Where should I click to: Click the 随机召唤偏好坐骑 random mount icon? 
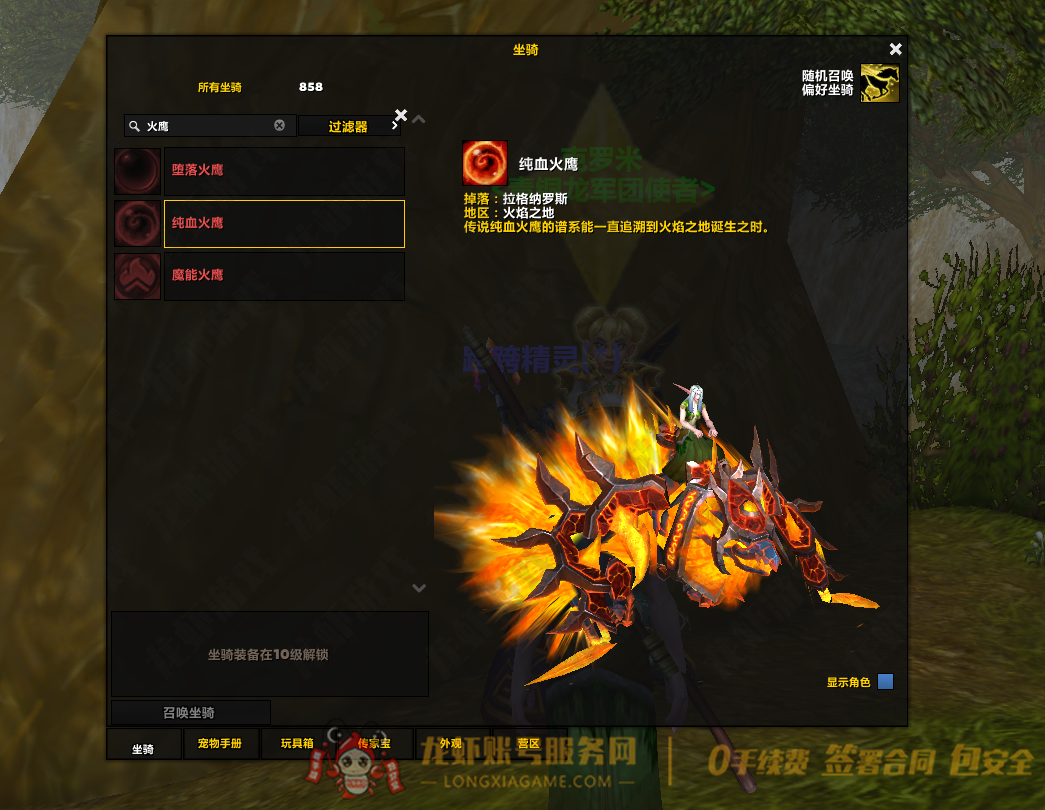coord(880,84)
